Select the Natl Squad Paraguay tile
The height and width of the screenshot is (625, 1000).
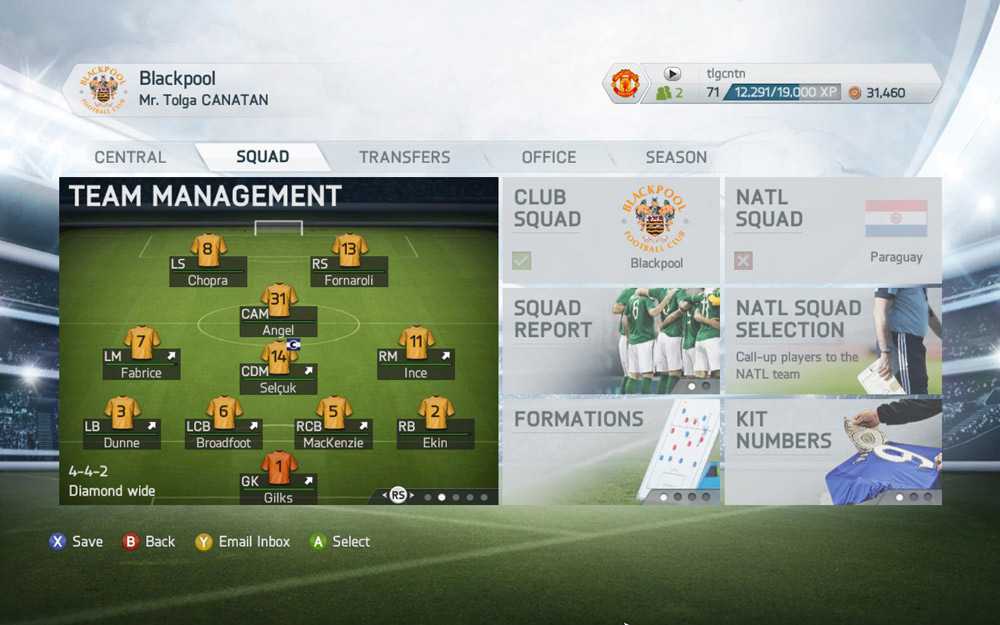pyautogui.click(x=832, y=230)
